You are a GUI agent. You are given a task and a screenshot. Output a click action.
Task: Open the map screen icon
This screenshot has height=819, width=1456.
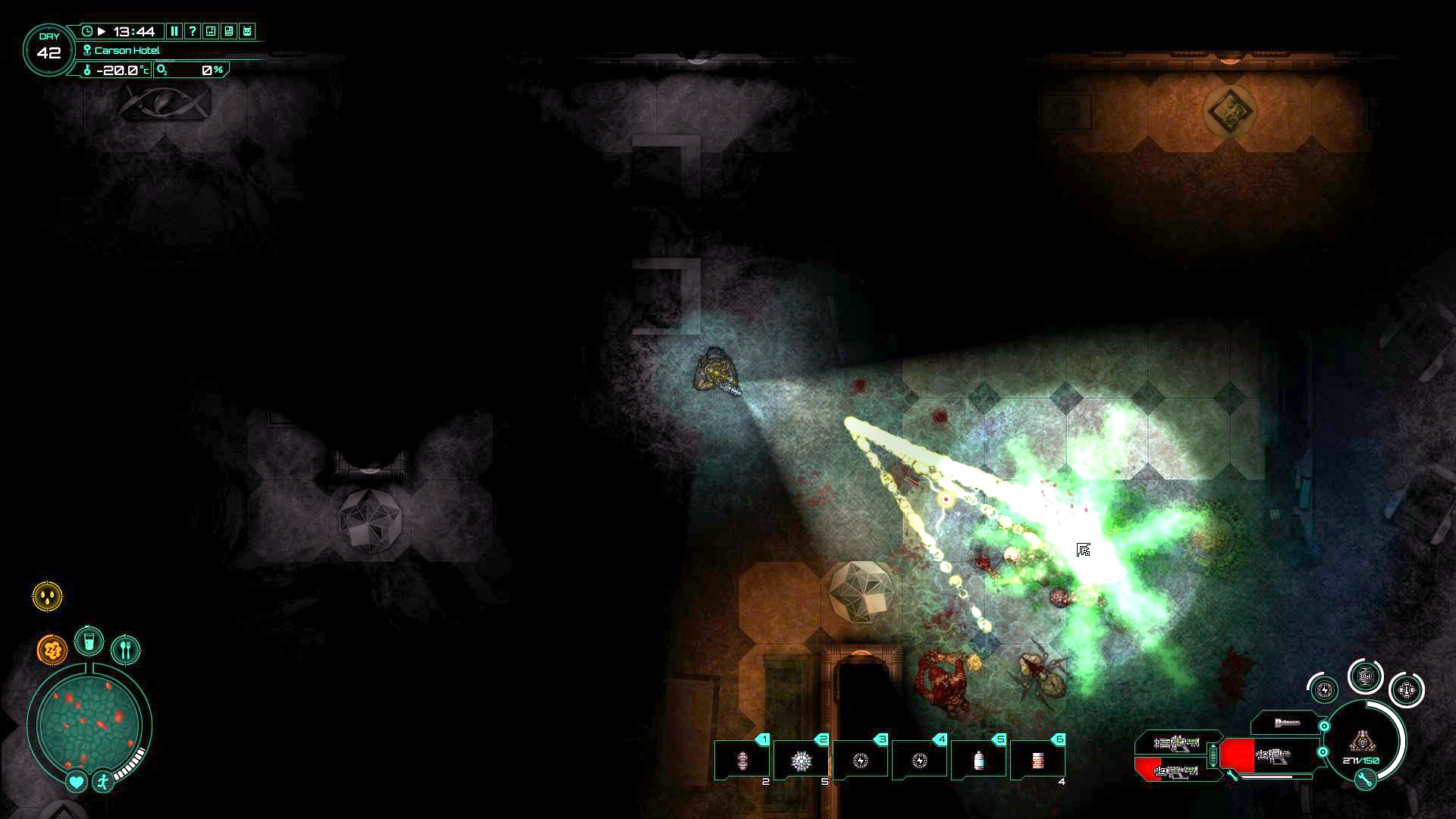coord(210,32)
